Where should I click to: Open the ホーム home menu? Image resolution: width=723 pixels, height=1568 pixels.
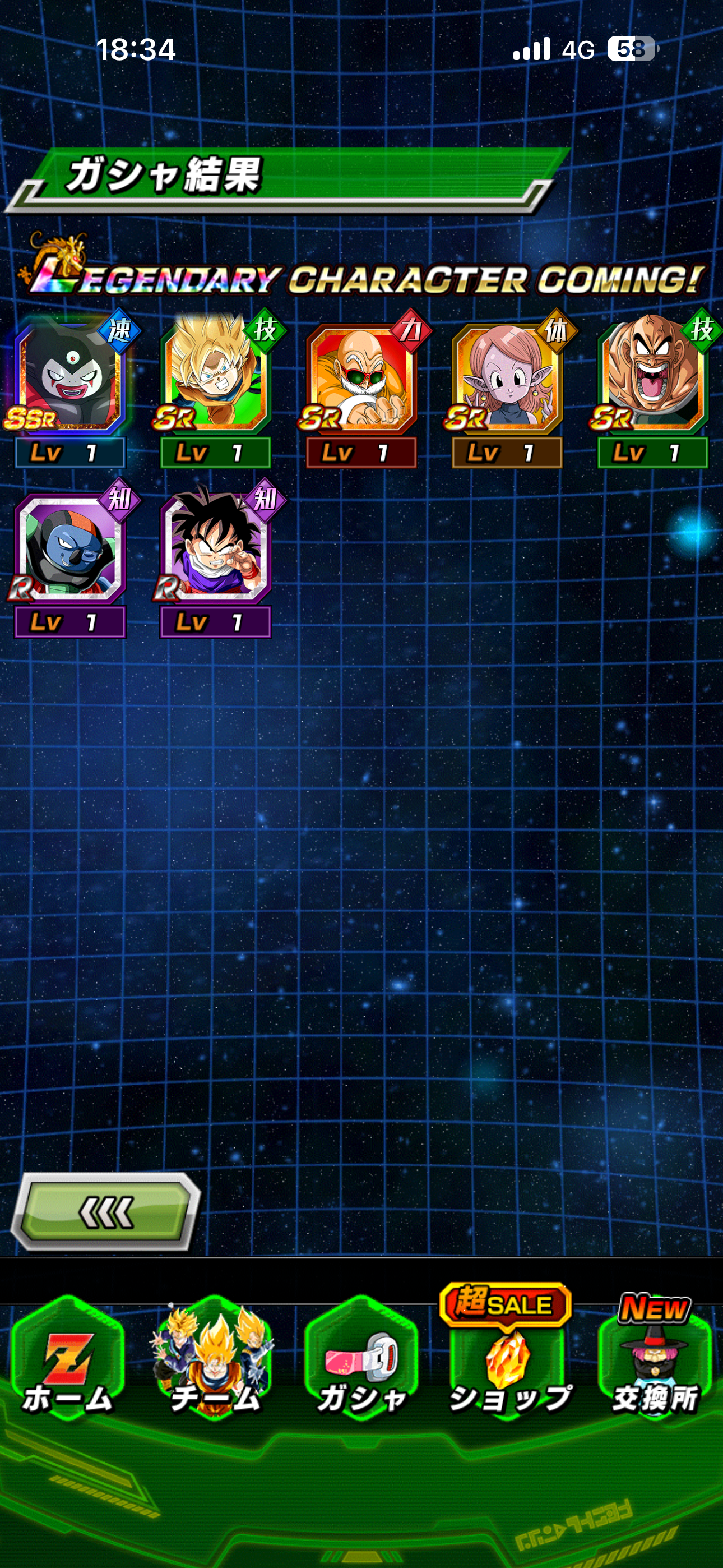(68, 1363)
